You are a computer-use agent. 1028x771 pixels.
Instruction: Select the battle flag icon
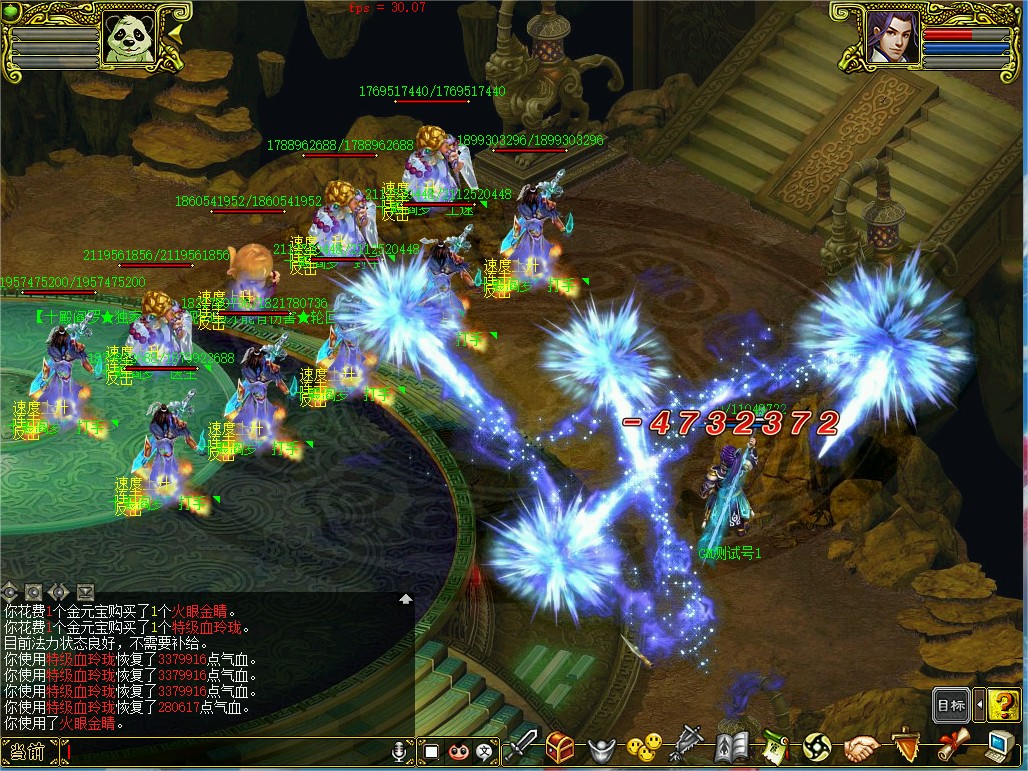coord(689,746)
